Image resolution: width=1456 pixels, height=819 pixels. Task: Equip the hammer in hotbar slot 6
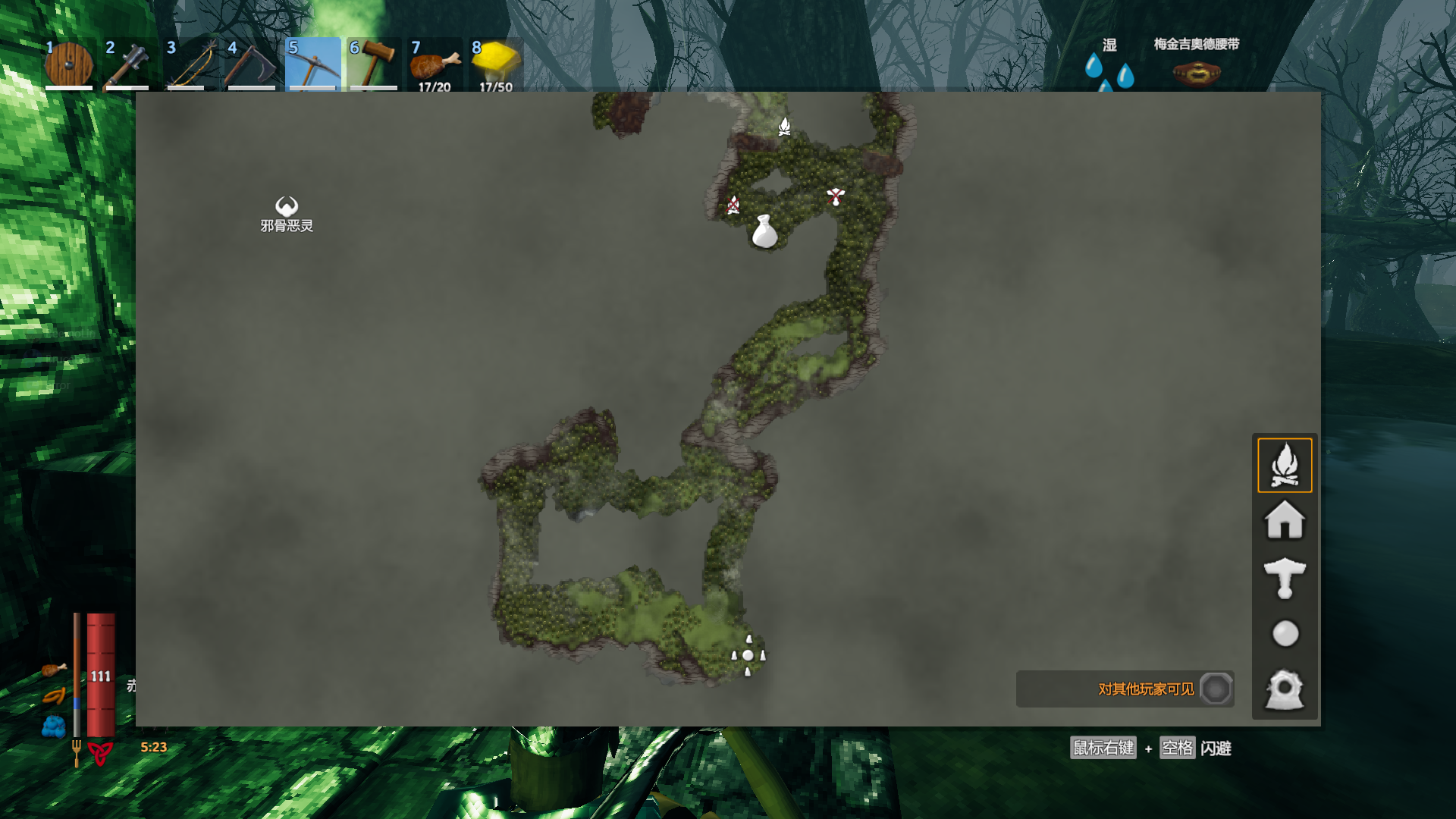click(x=373, y=64)
